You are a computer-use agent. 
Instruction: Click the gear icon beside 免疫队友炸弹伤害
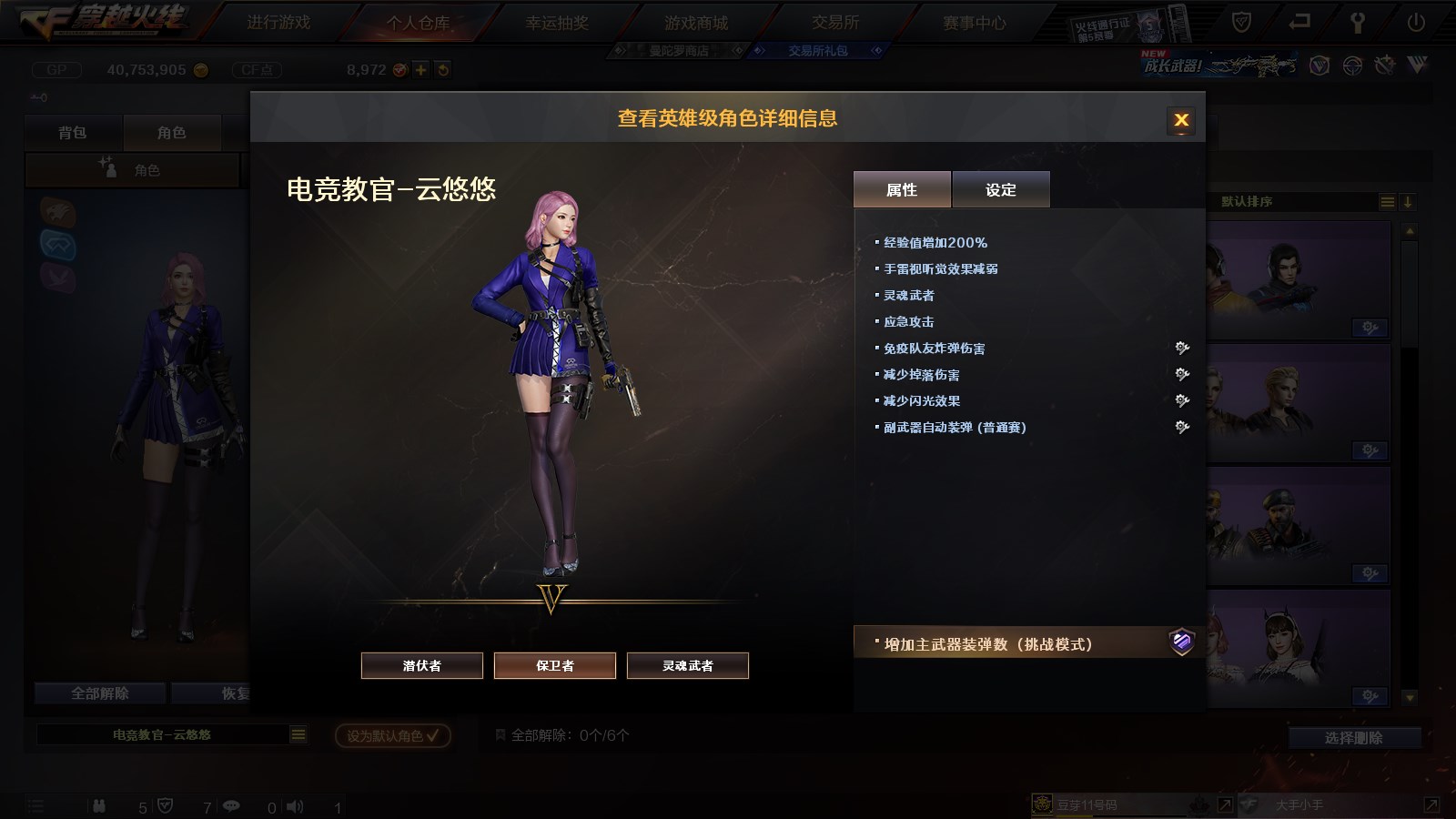click(x=1182, y=348)
